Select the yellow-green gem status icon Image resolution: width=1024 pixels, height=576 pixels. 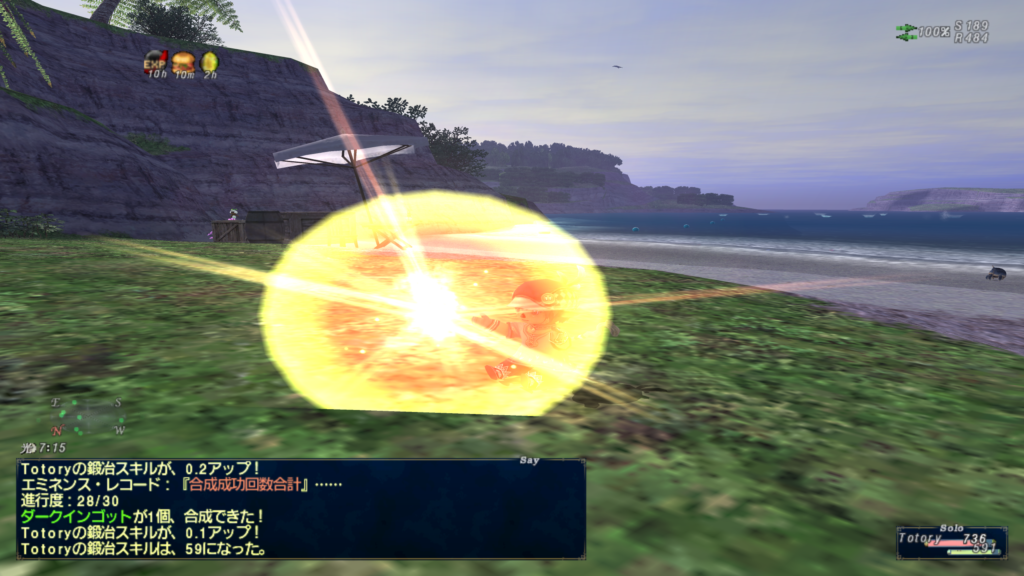(x=209, y=61)
